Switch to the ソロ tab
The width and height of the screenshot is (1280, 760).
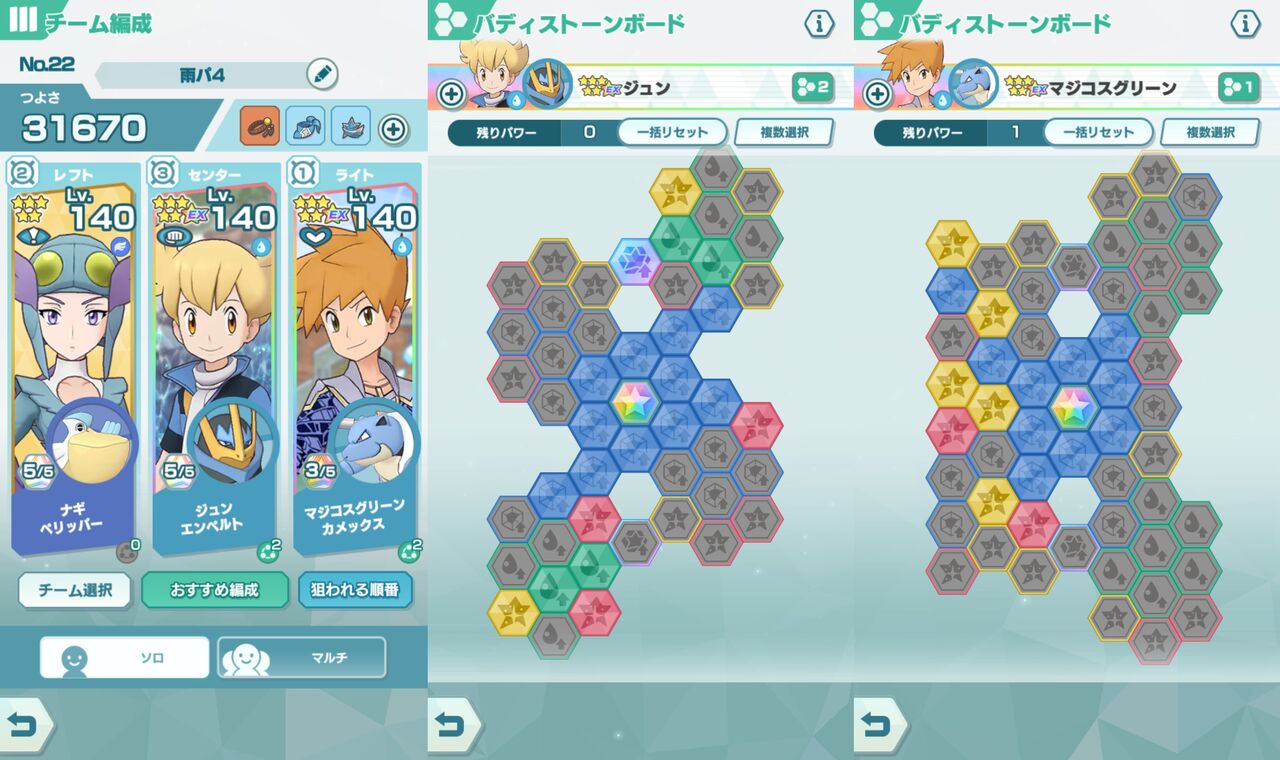(x=123, y=657)
